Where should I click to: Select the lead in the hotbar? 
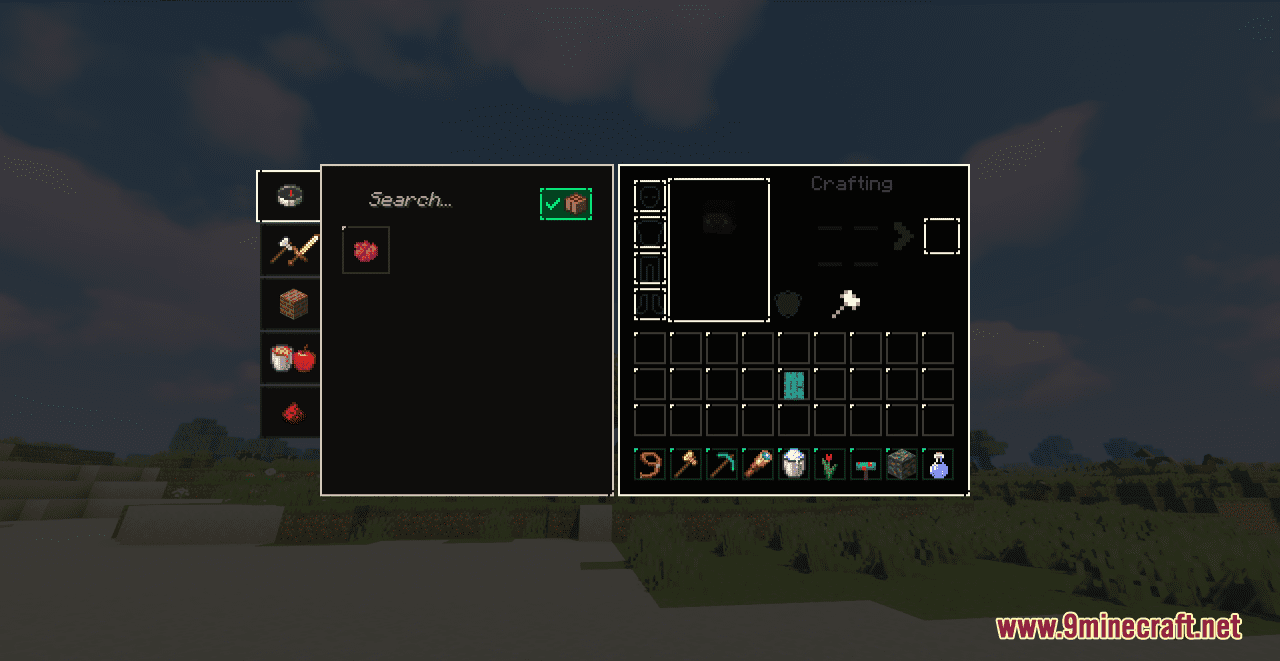click(650, 464)
